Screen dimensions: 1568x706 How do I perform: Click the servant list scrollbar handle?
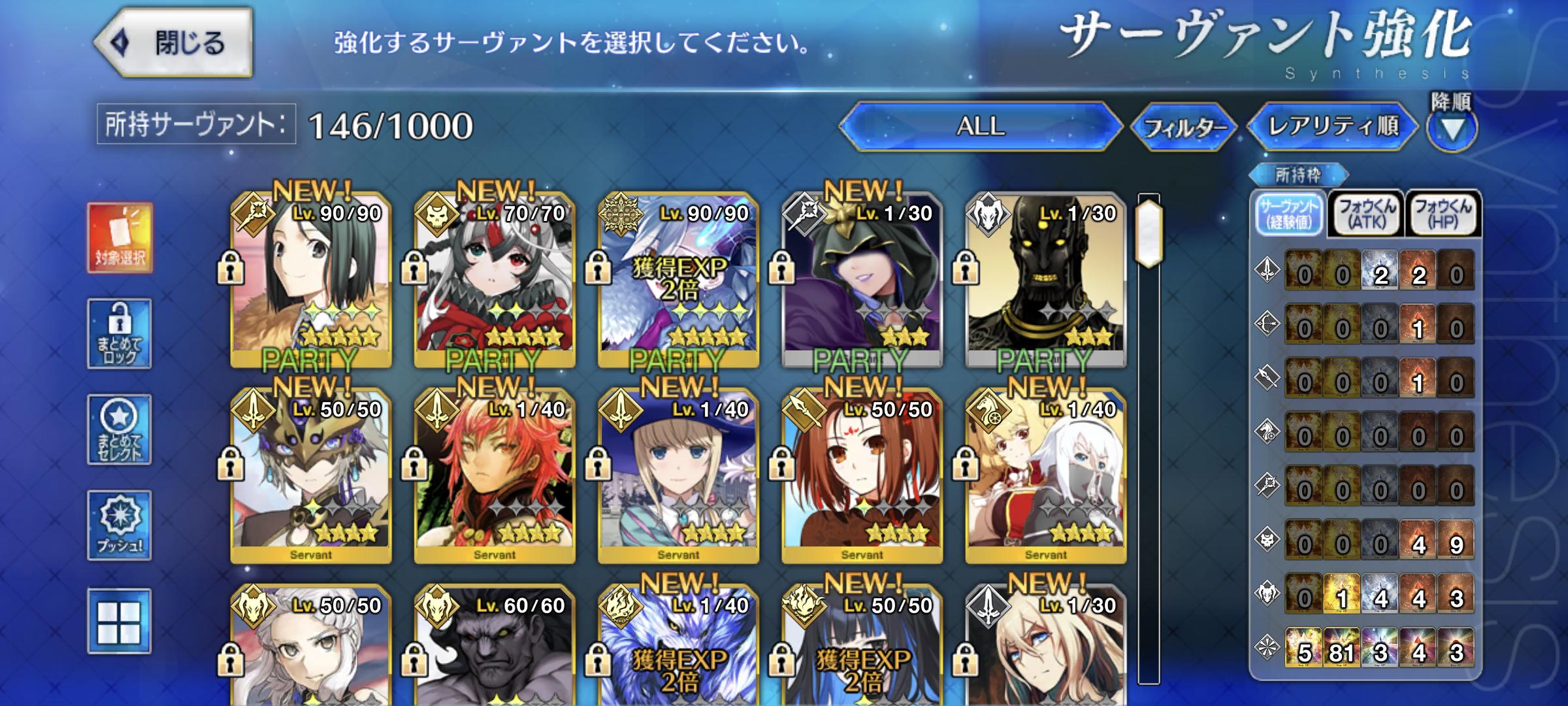1149,233
